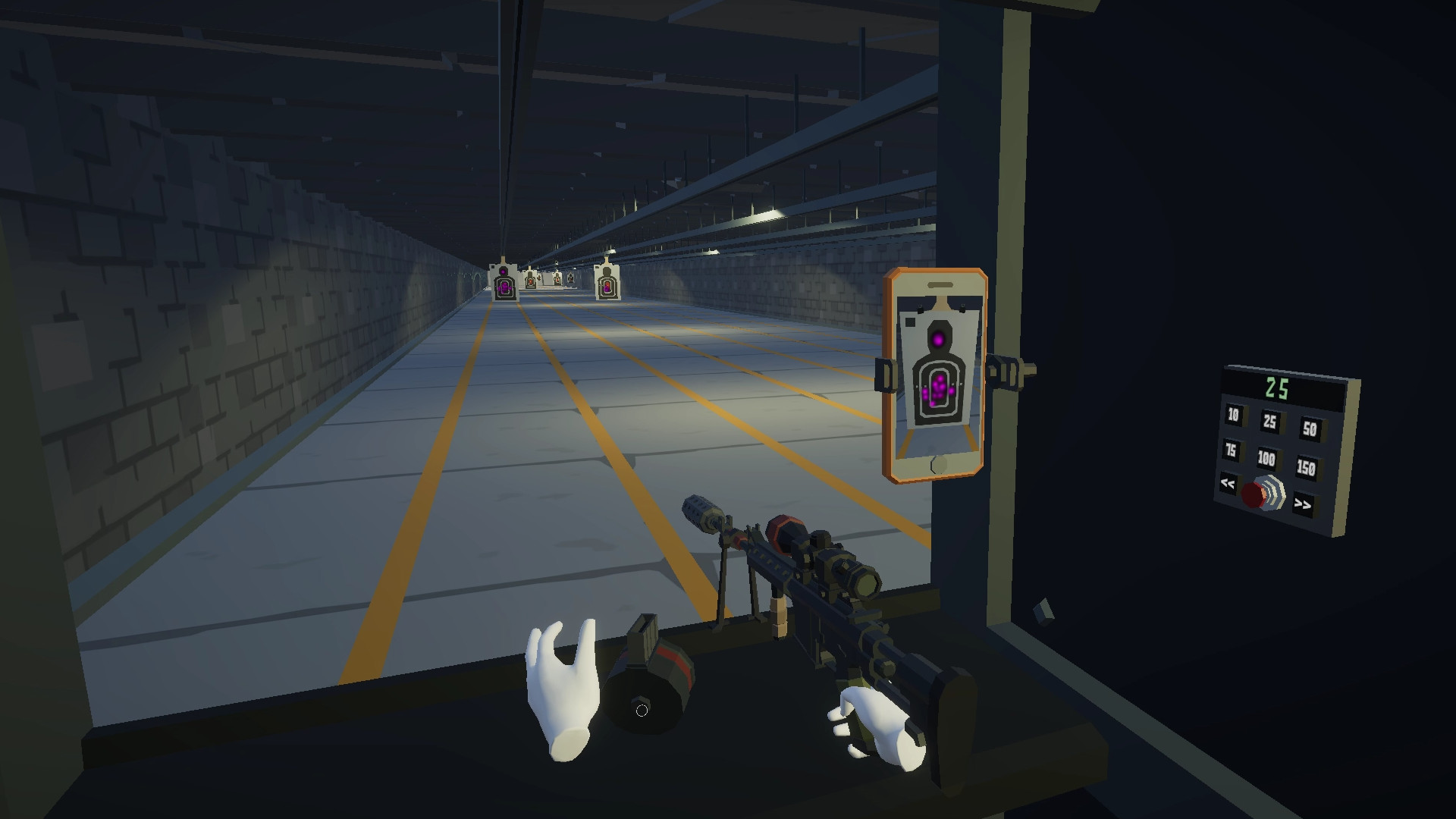Pick the 150 meter maximum distance
This screenshot has height=819, width=1456.
pyautogui.click(x=1307, y=467)
